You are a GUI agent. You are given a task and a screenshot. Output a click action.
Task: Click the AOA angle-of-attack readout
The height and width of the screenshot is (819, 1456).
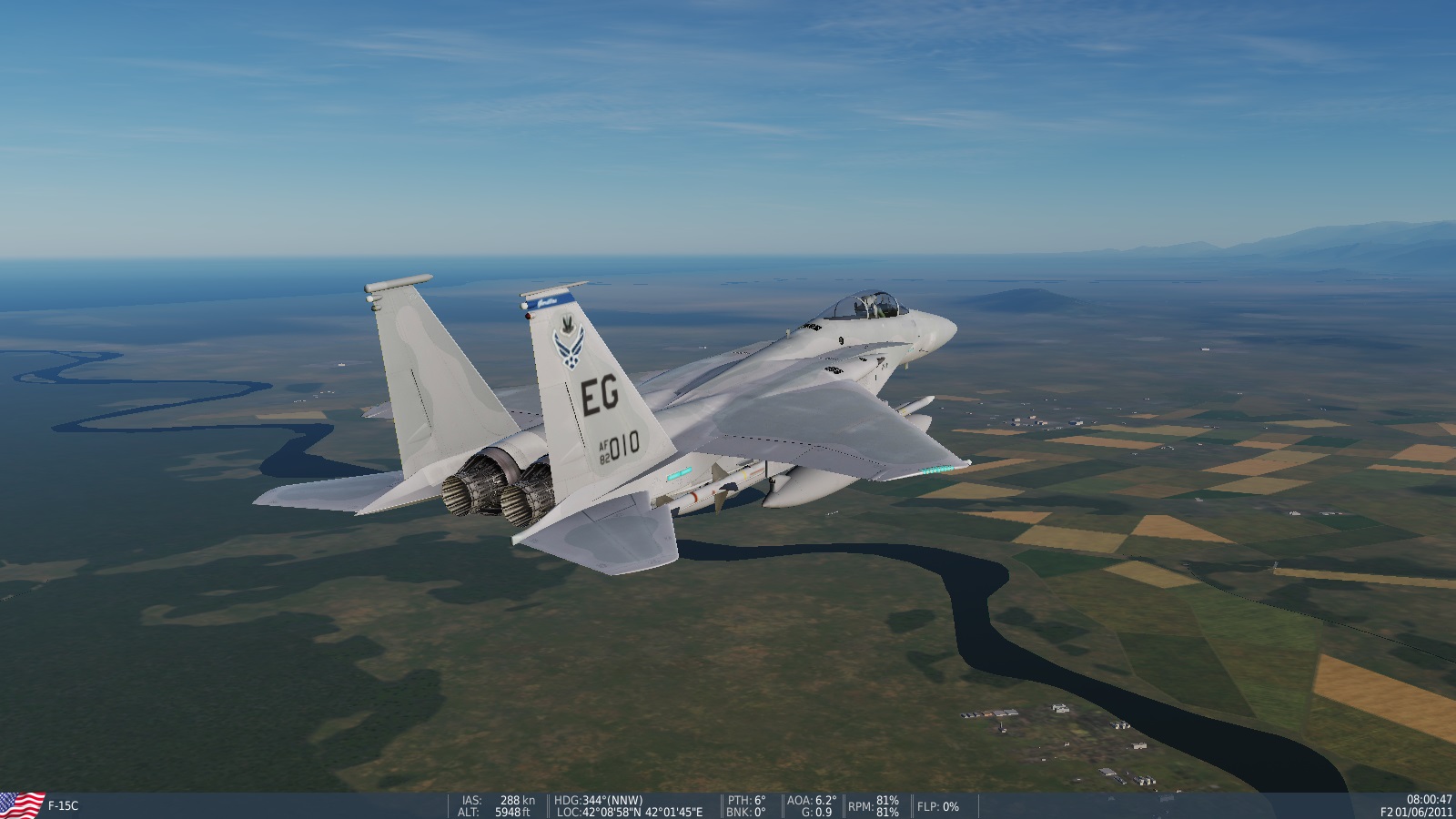coord(811,799)
